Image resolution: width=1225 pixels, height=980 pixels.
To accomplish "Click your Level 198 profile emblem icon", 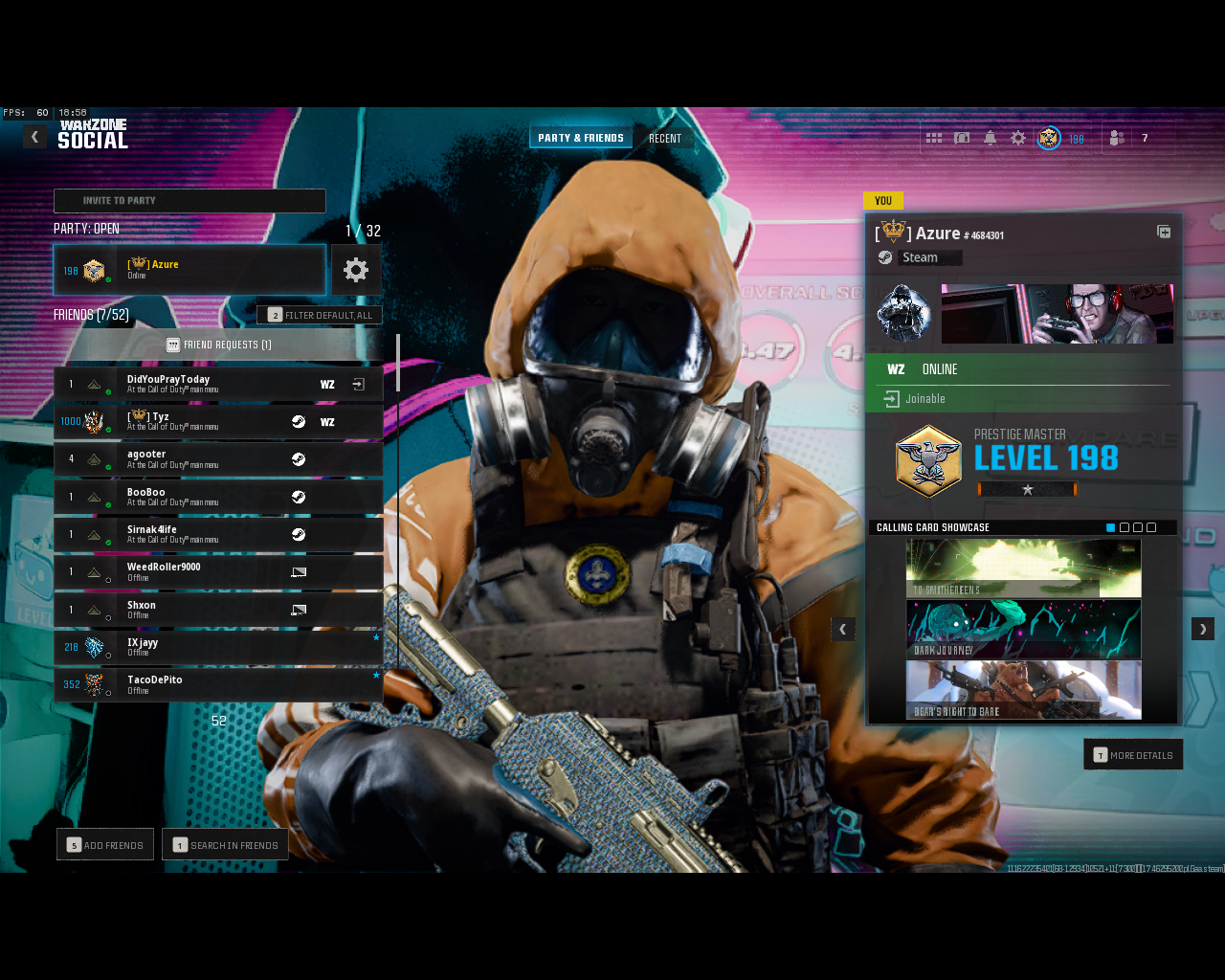I will pyautogui.click(x=1050, y=138).
